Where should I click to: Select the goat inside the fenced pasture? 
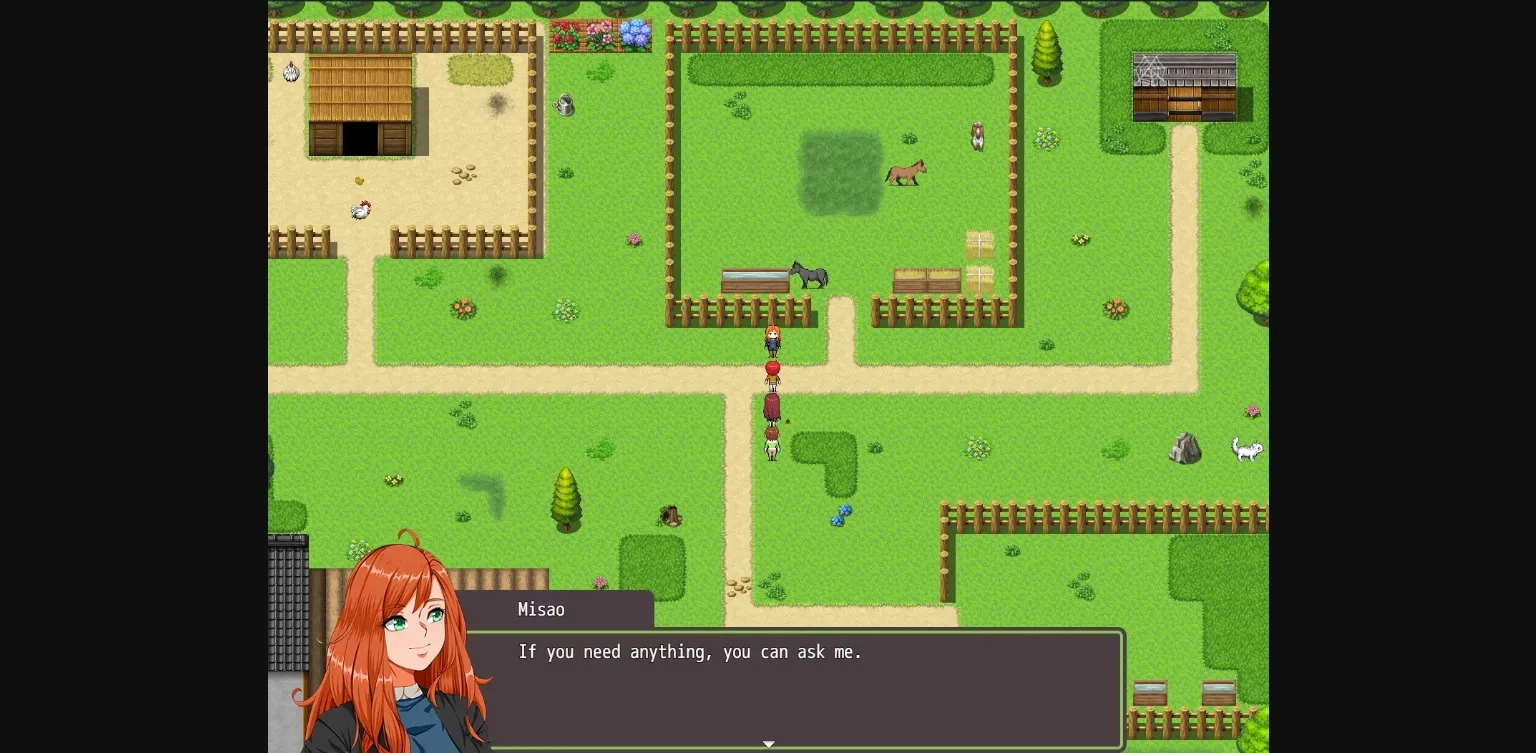[977, 137]
